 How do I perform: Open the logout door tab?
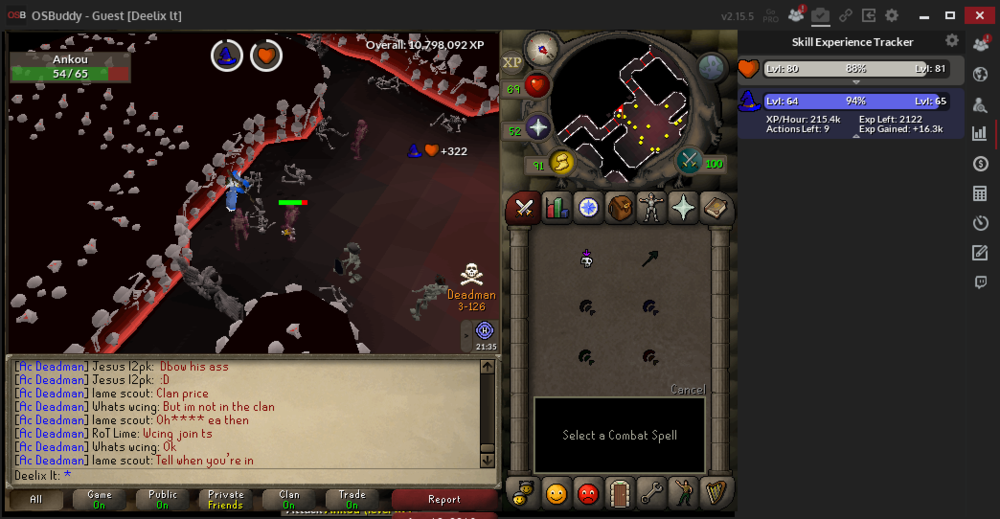click(x=620, y=493)
